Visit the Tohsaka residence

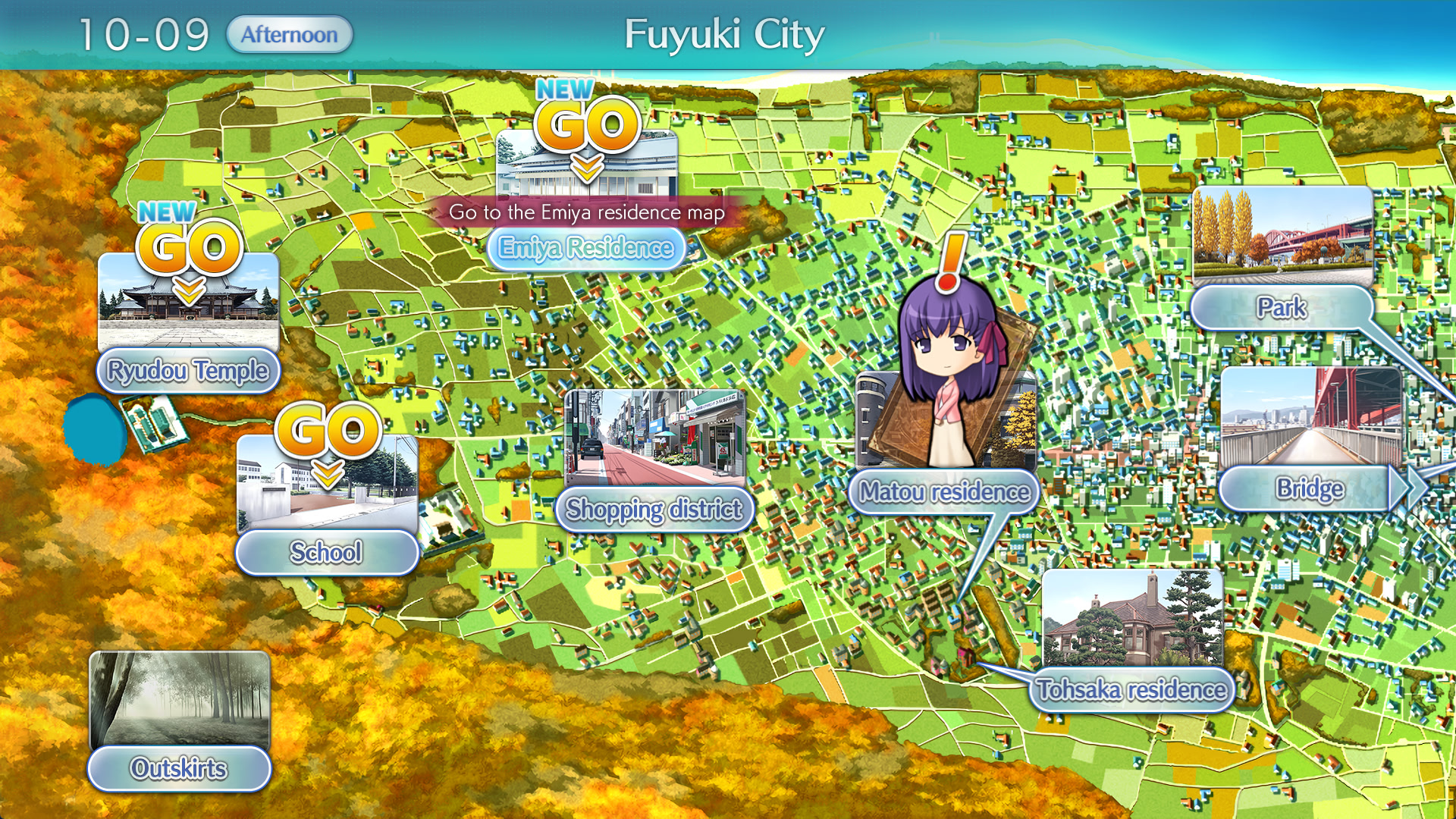[x=1133, y=690]
